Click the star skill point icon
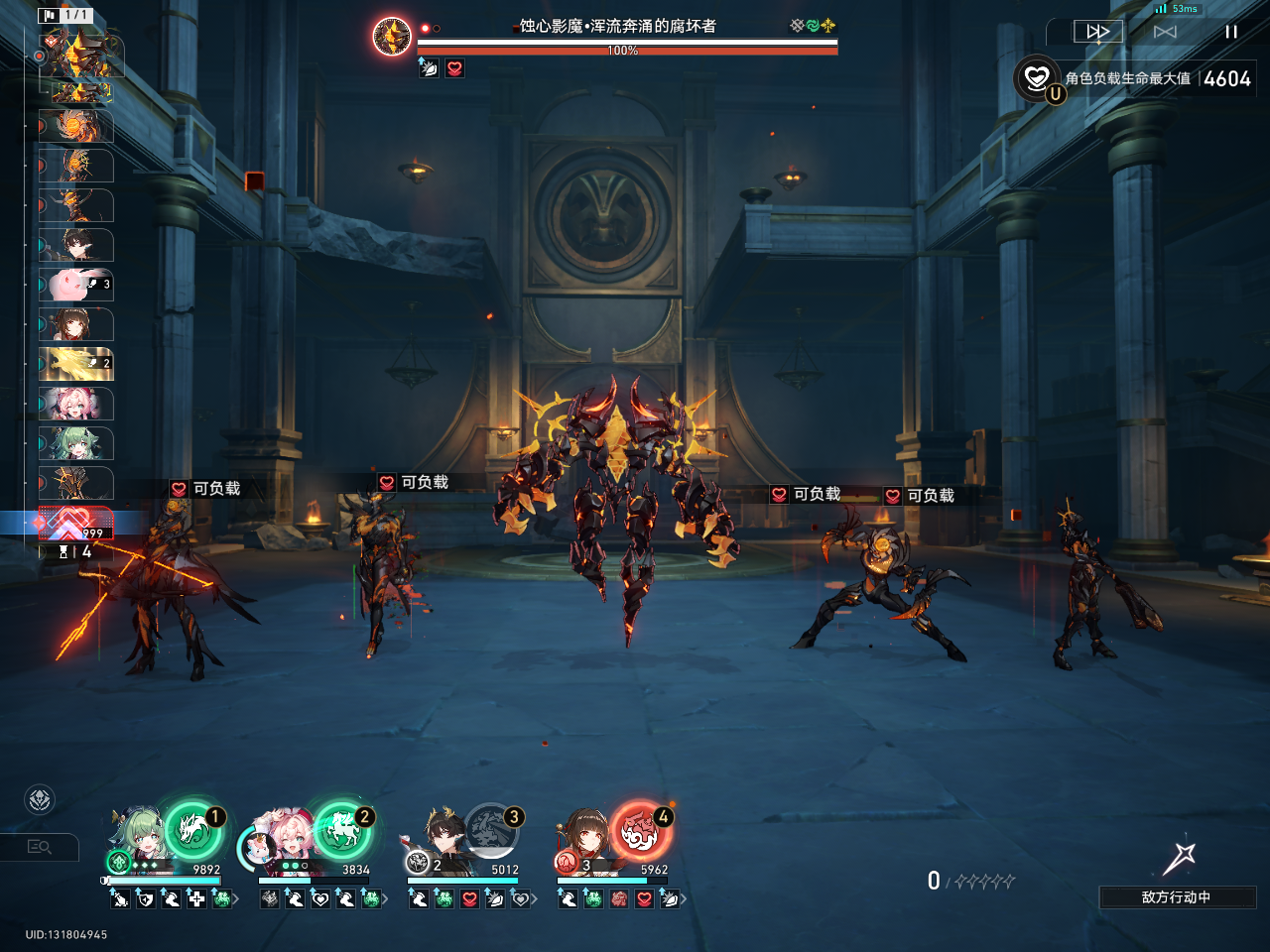 [1179, 859]
